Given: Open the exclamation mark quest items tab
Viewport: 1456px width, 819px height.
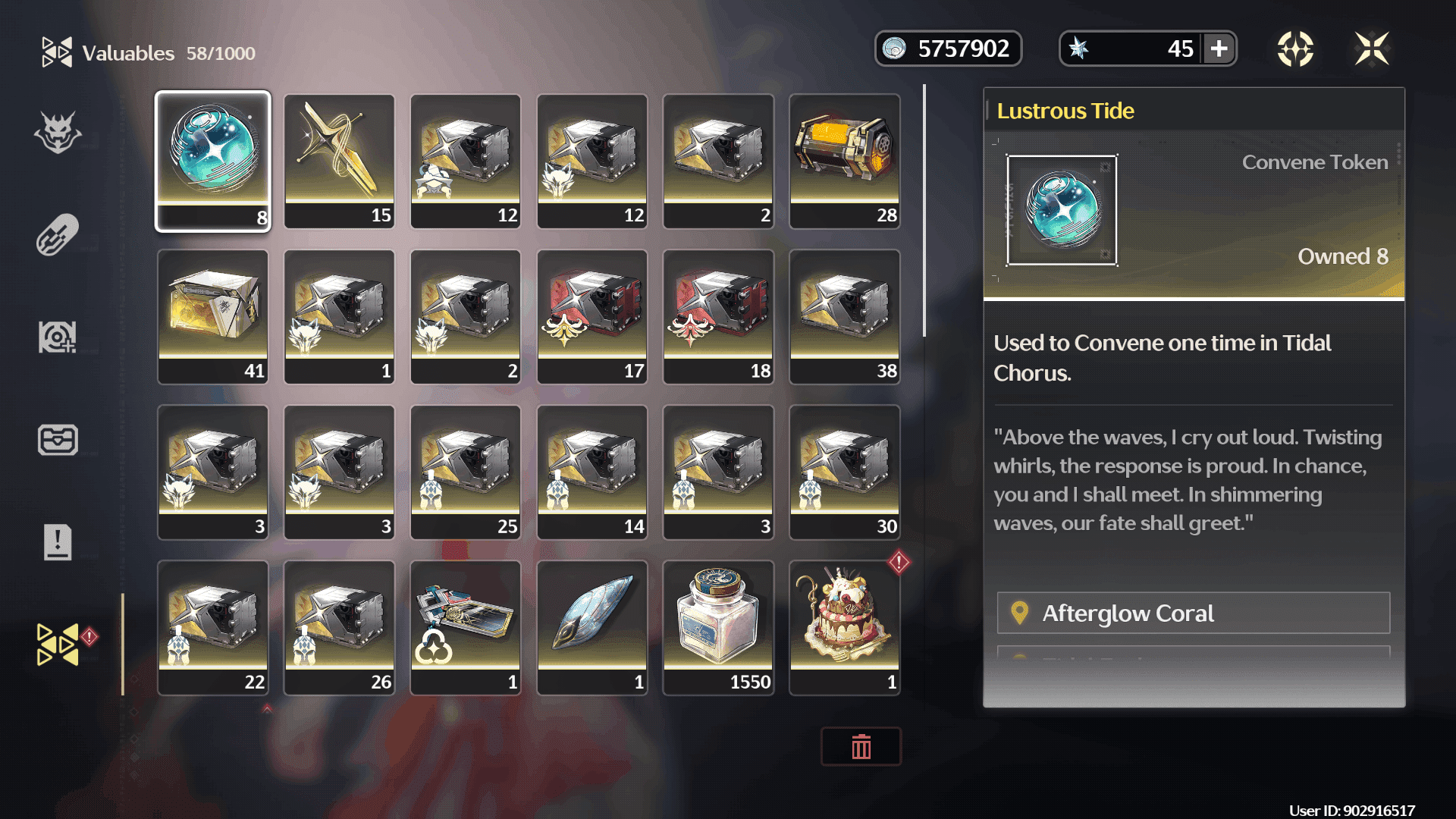Looking at the screenshot, I should point(58,542).
